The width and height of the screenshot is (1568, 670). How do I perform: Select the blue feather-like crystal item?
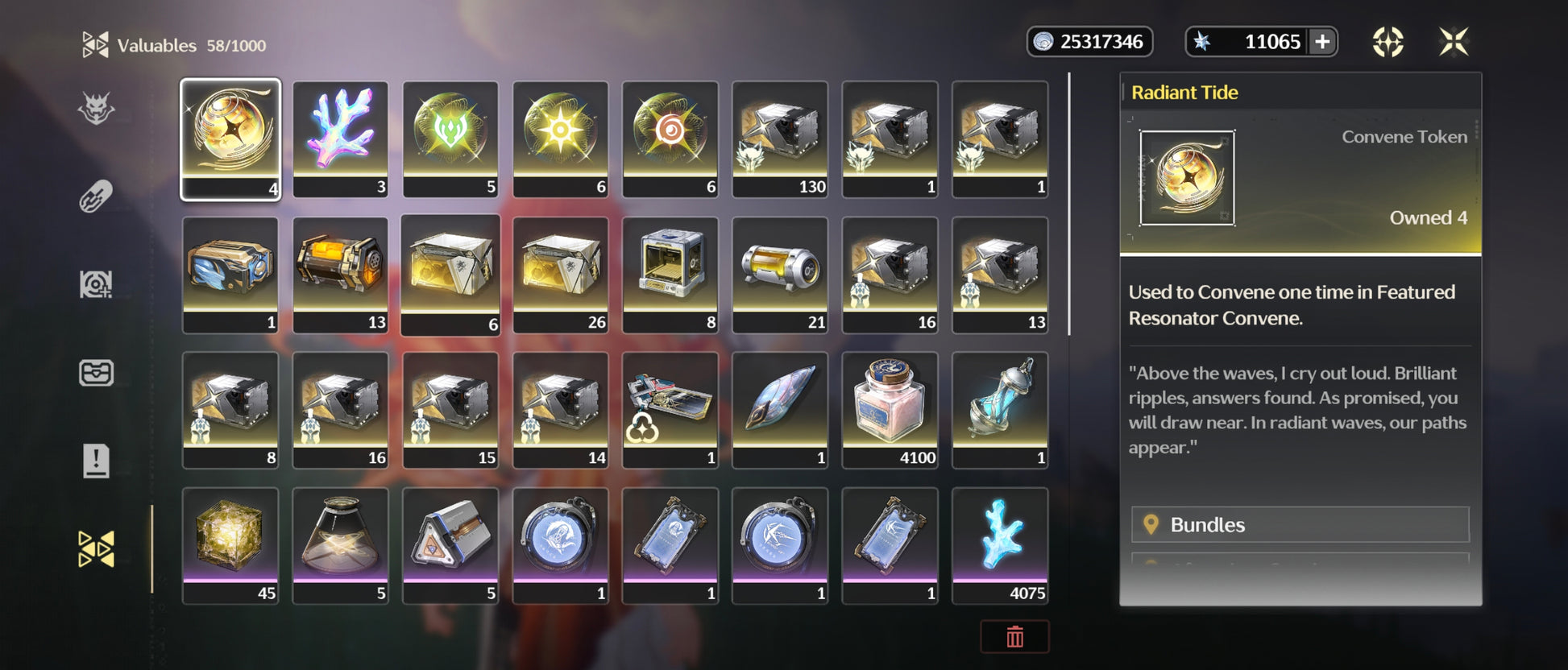(780, 409)
